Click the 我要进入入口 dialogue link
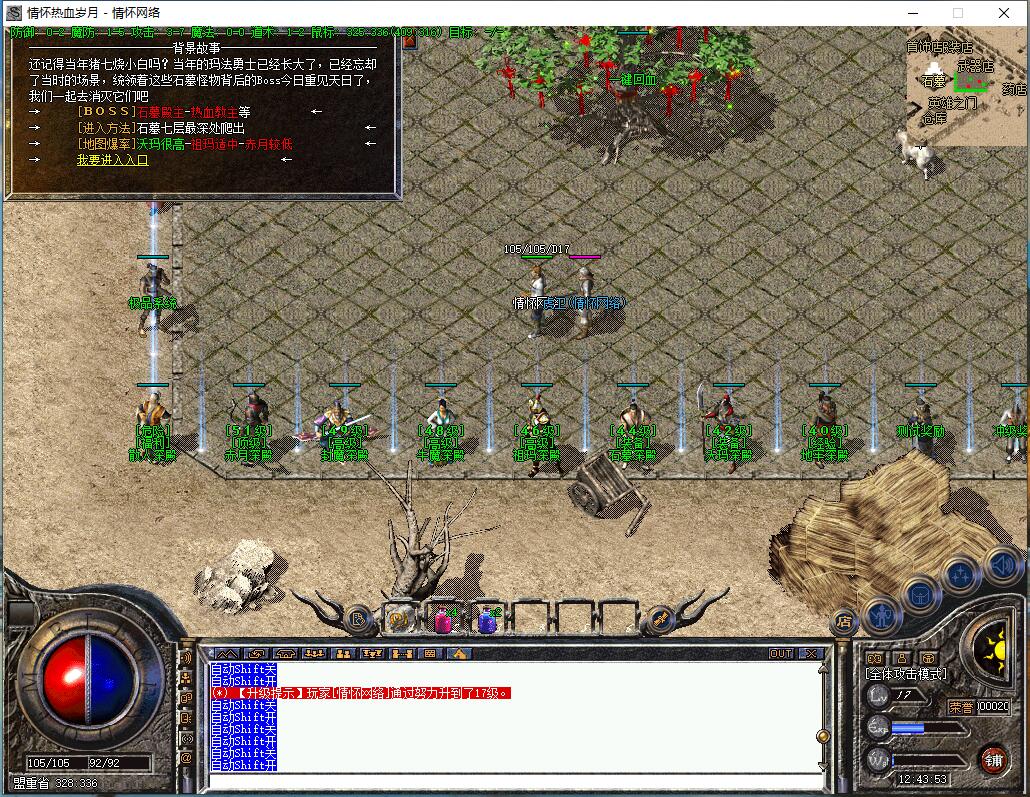Viewport: 1030px width, 797px height. (x=112, y=160)
